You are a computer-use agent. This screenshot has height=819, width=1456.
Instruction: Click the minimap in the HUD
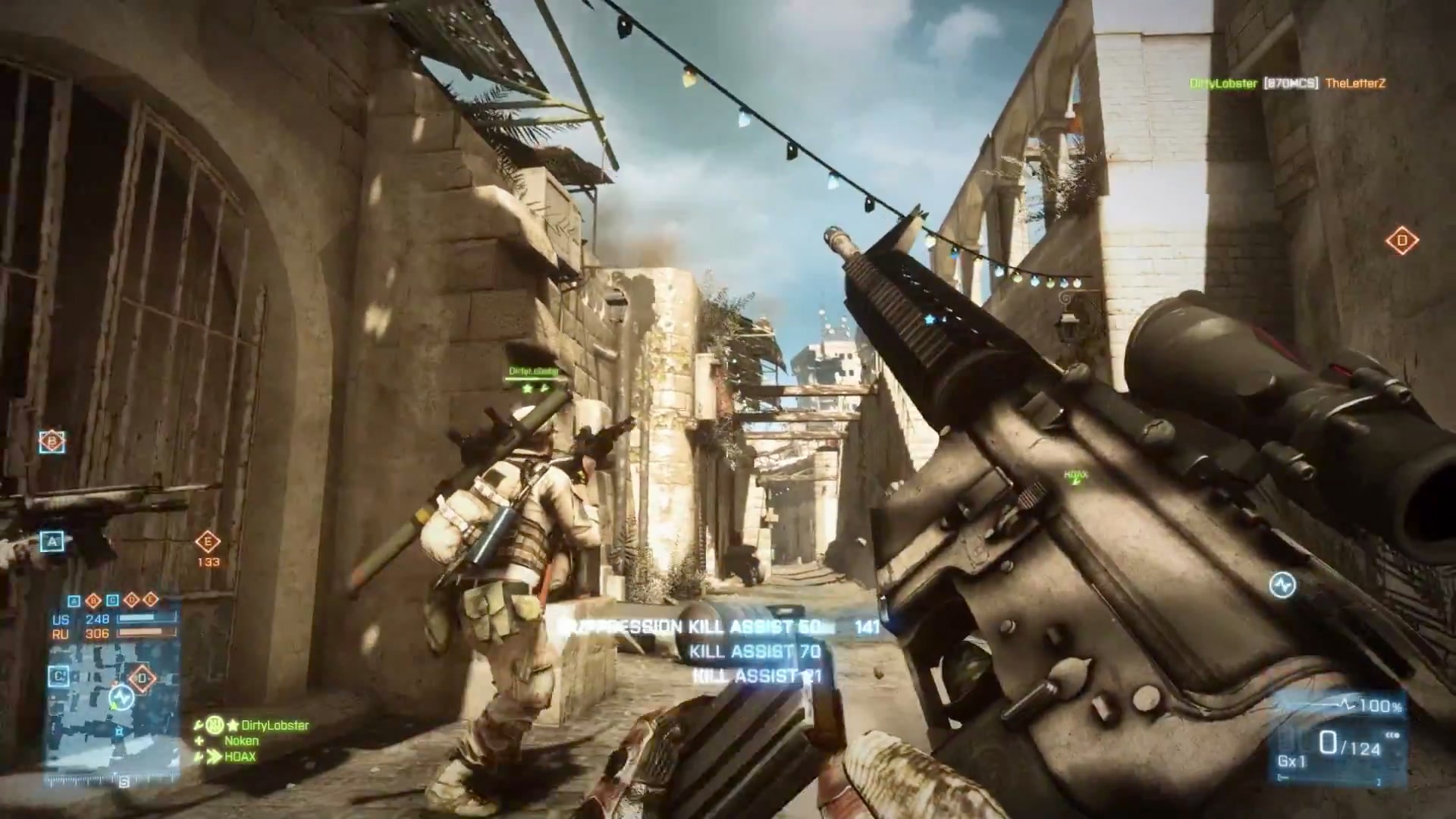pos(114,713)
